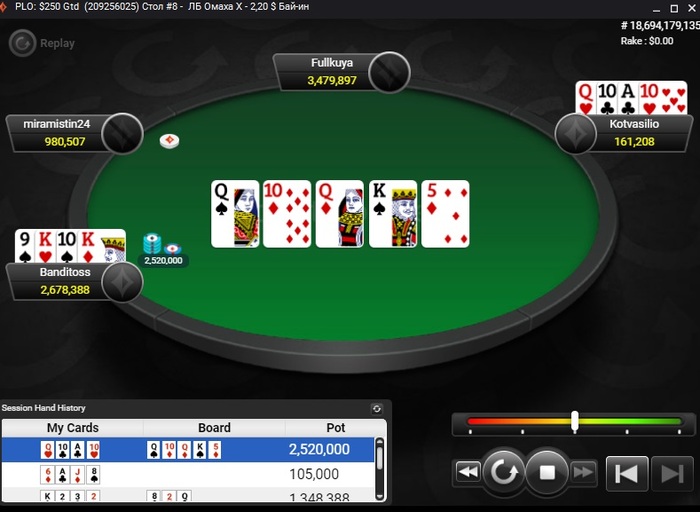700x512 pixels.
Task: Stop the hand replay playback
Action: click(547, 472)
